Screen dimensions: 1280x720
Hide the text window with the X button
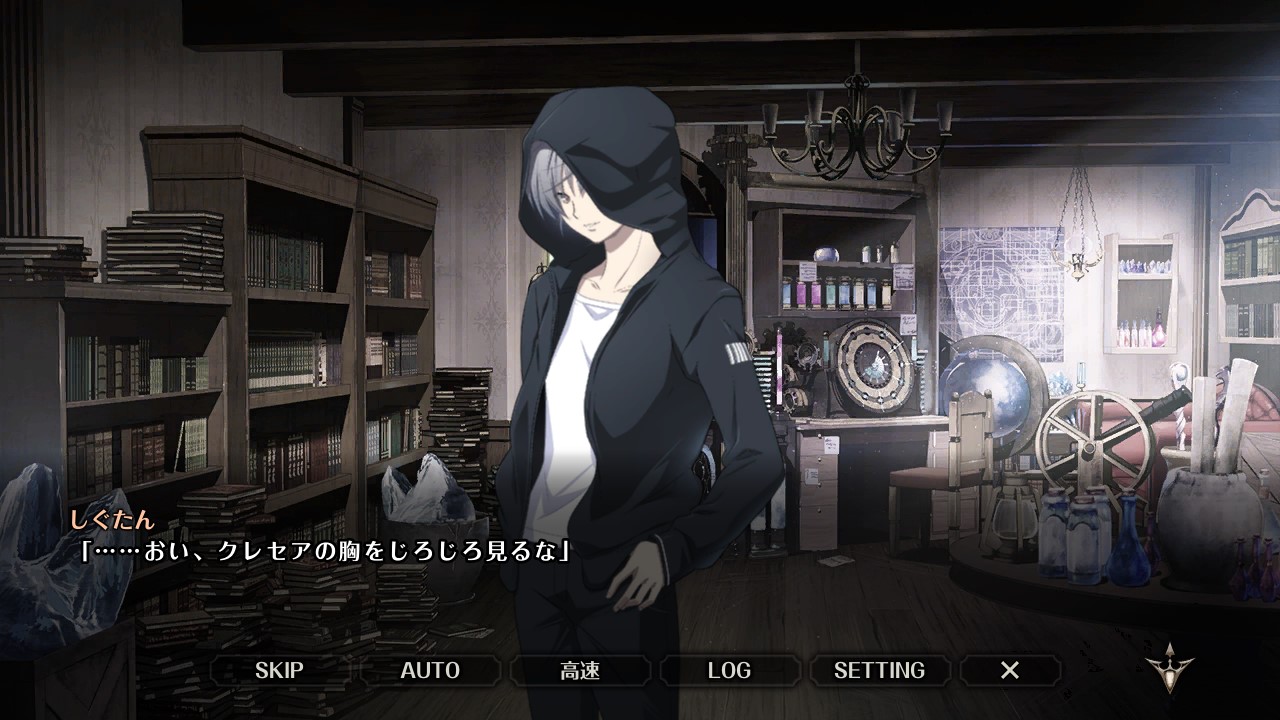pos(1010,670)
